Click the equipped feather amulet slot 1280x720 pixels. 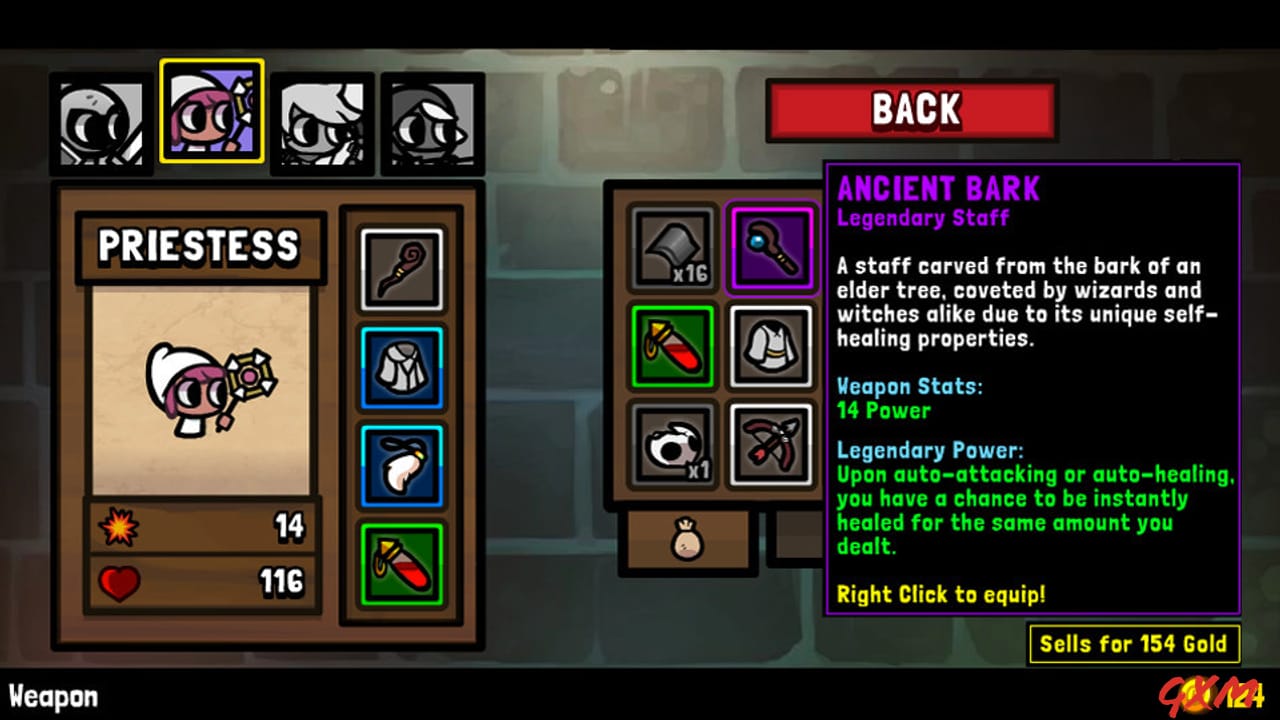[401, 464]
